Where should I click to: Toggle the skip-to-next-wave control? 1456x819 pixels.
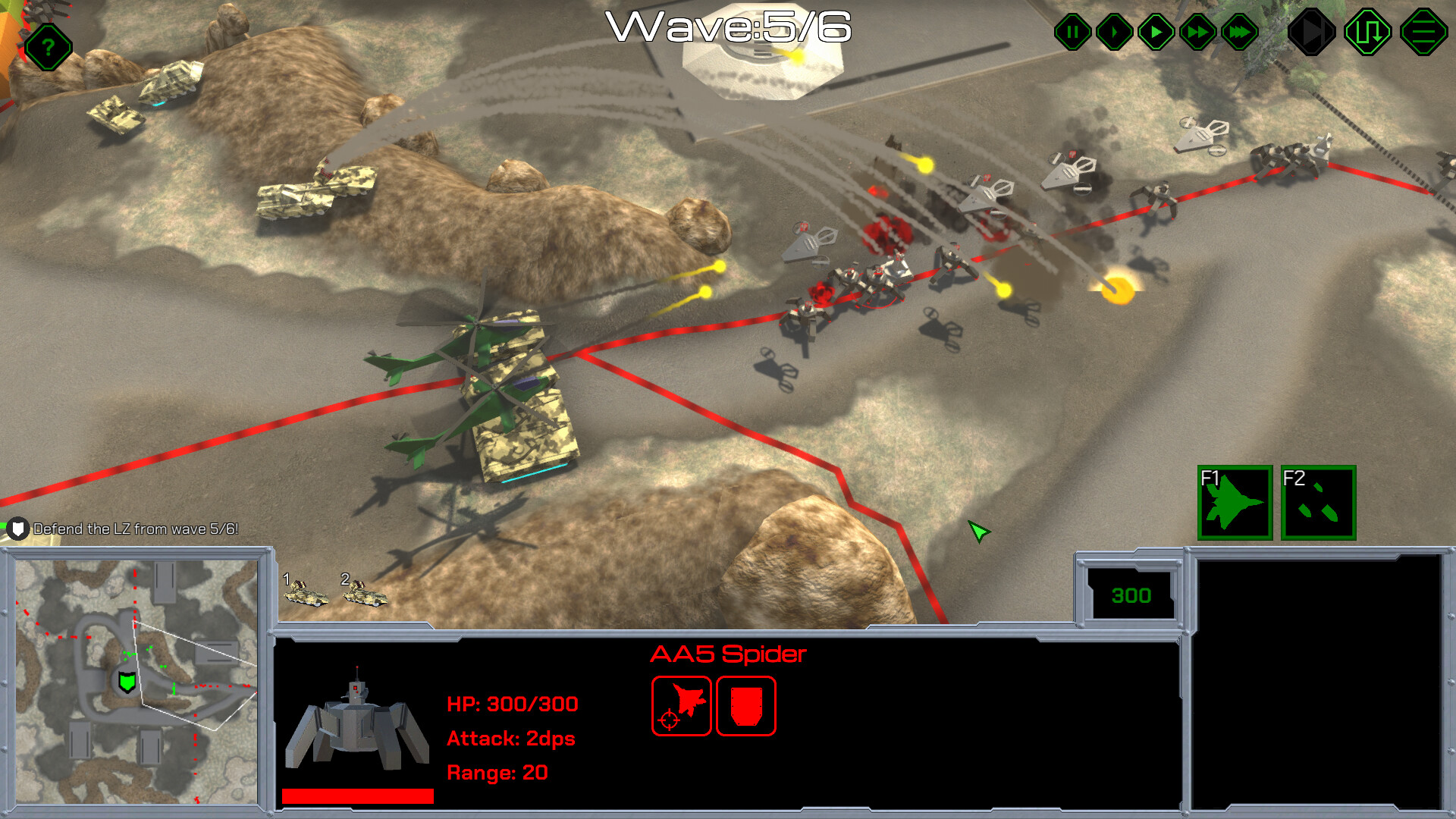1310,32
